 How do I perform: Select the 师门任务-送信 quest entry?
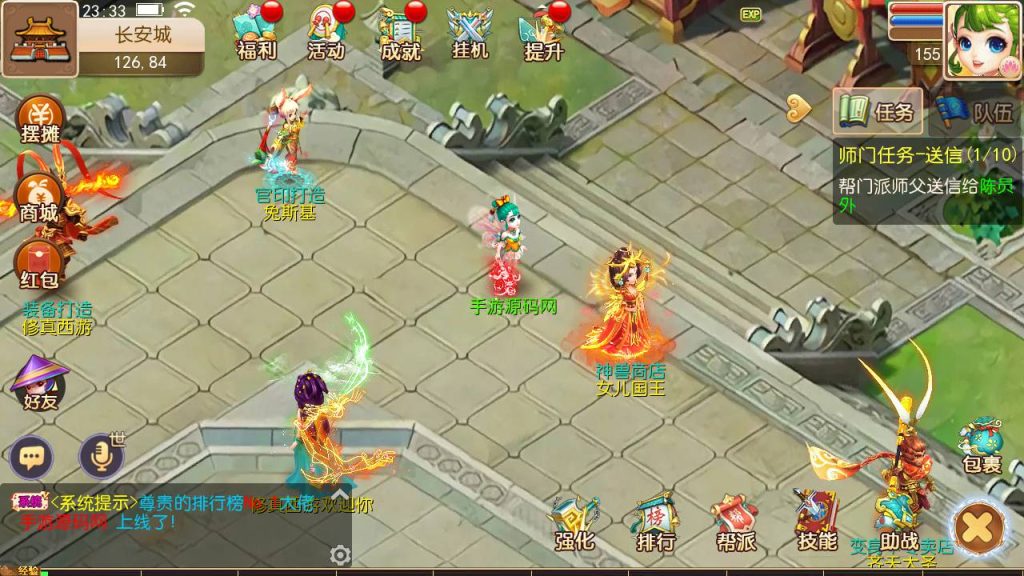coord(926,155)
